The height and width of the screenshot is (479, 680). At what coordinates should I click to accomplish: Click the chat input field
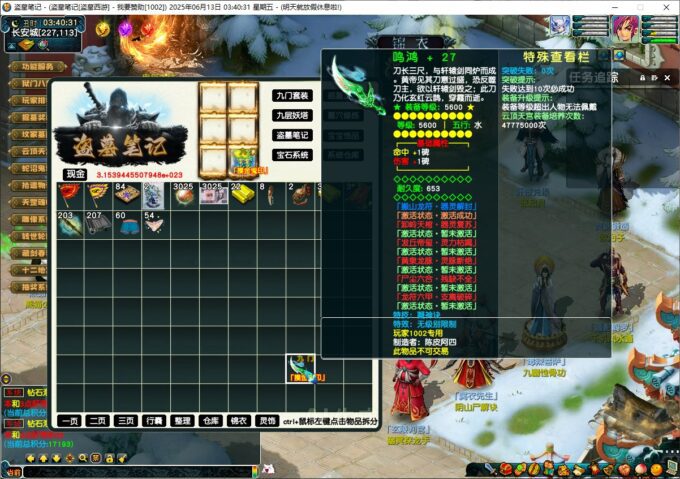[x=130, y=472]
